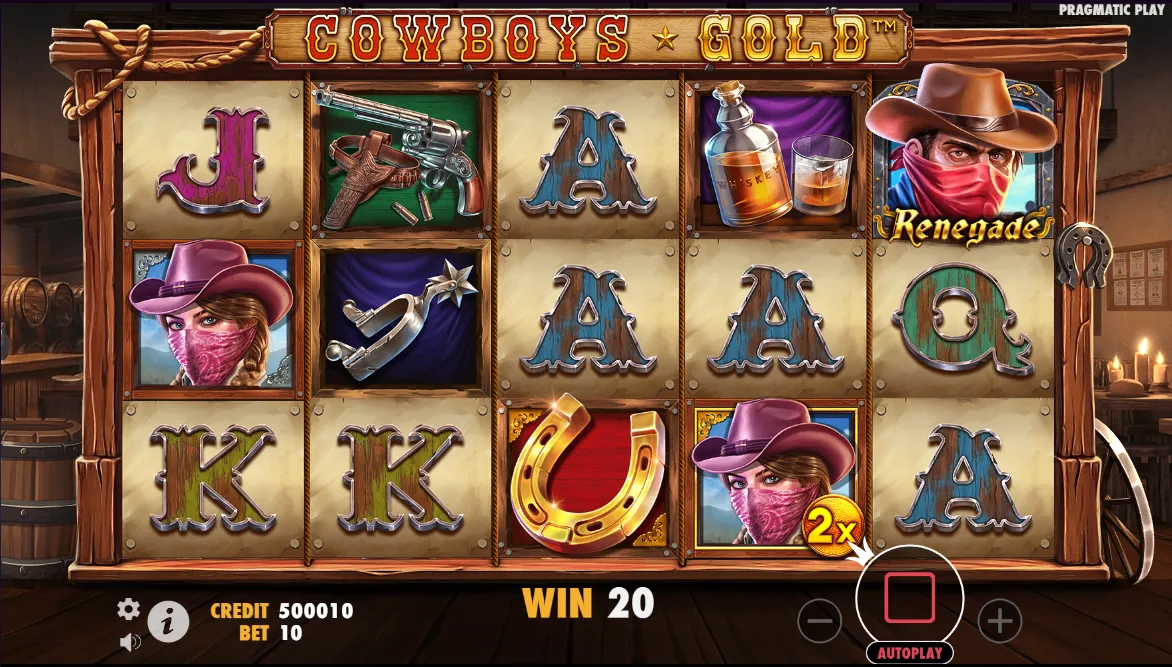Toggle the sound speaker icon
Viewport: 1172px width, 667px height.
(128, 639)
